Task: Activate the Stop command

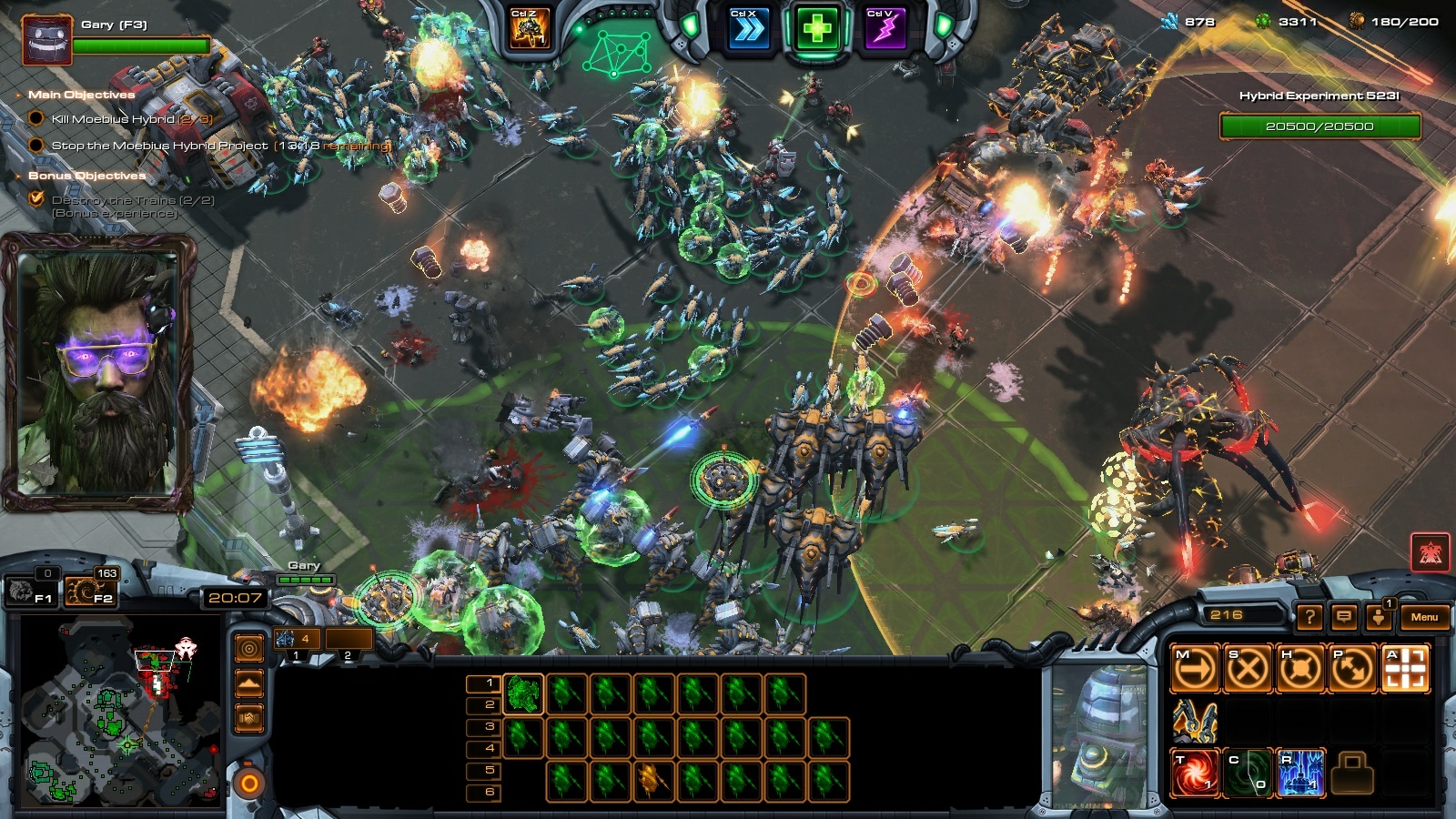Action: point(1248,670)
